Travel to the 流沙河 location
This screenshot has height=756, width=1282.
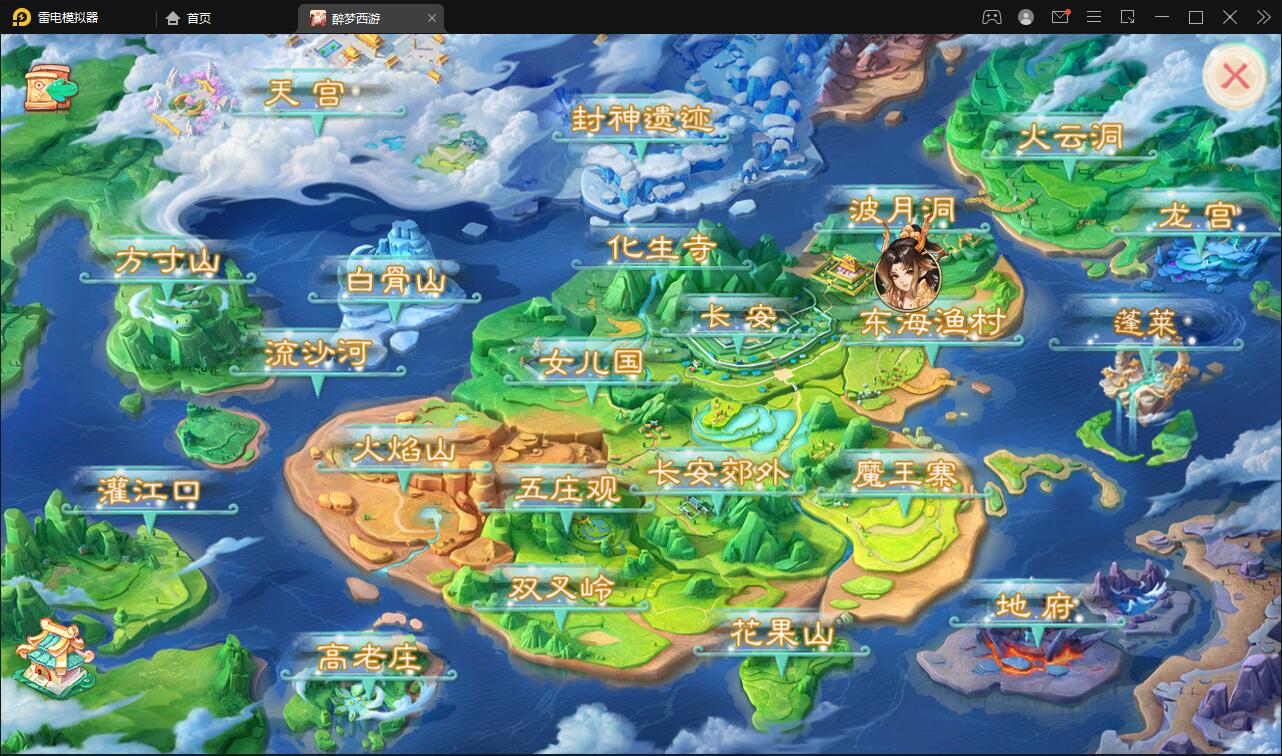(x=318, y=353)
